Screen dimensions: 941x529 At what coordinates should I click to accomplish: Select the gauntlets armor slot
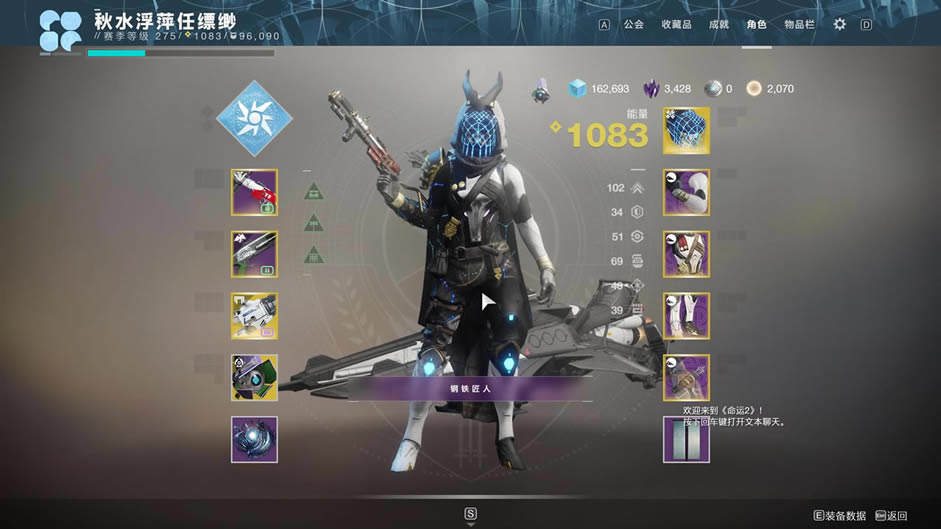686,192
